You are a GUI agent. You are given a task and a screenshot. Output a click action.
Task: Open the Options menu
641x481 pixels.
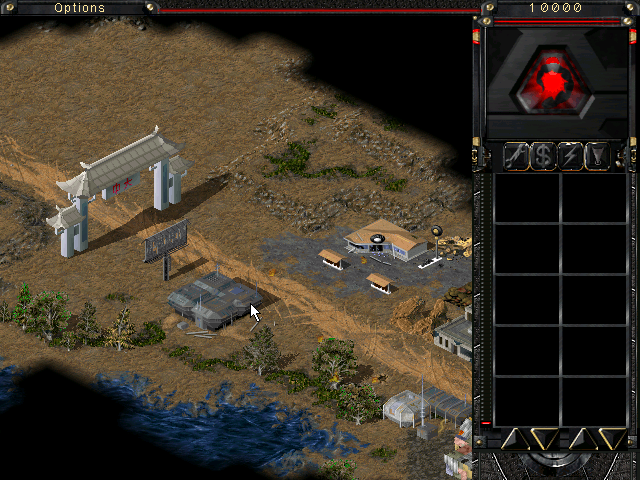tap(79, 8)
